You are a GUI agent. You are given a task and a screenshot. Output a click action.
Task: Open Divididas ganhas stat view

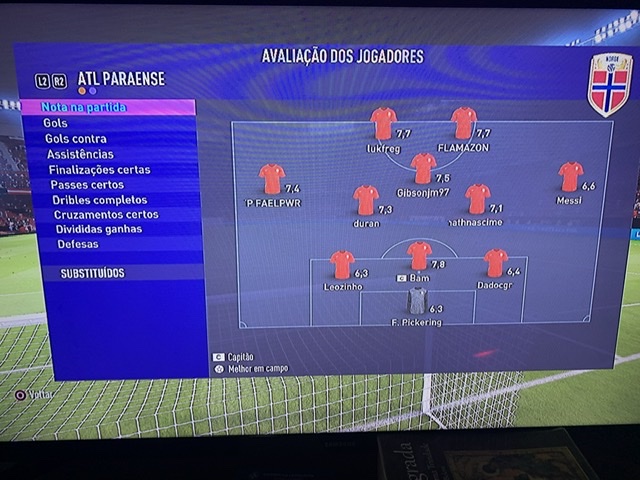pyautogui.click(x=97, y=229)
